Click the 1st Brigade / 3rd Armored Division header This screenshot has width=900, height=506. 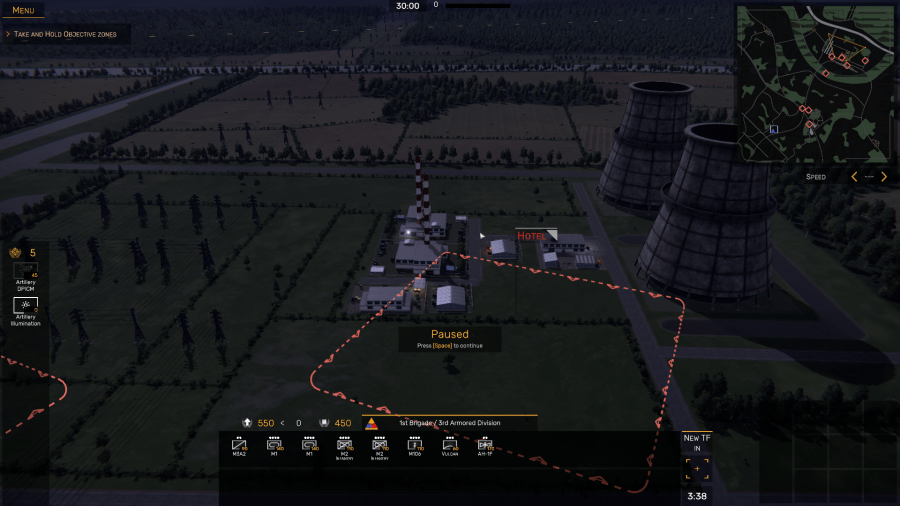coord(450,423)
